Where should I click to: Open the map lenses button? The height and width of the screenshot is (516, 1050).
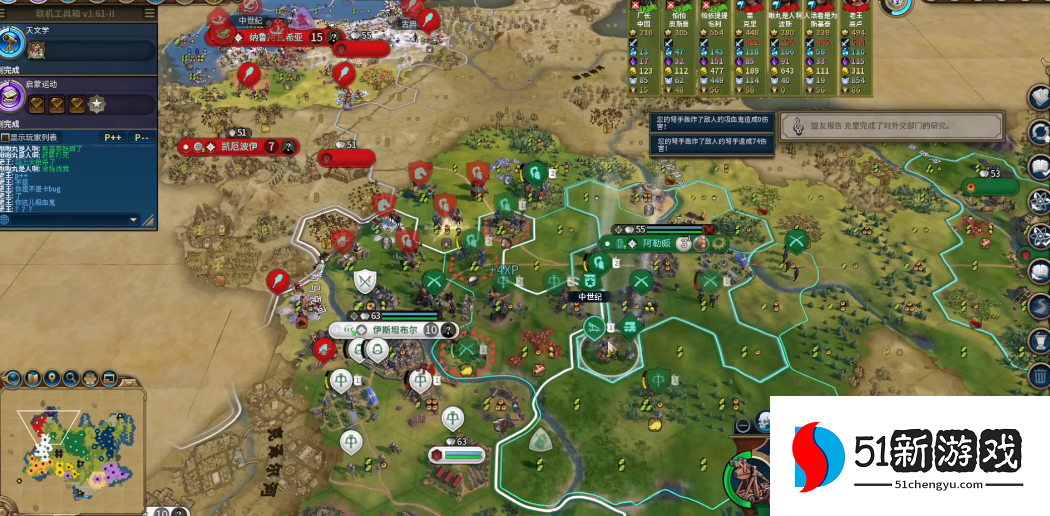35,378
